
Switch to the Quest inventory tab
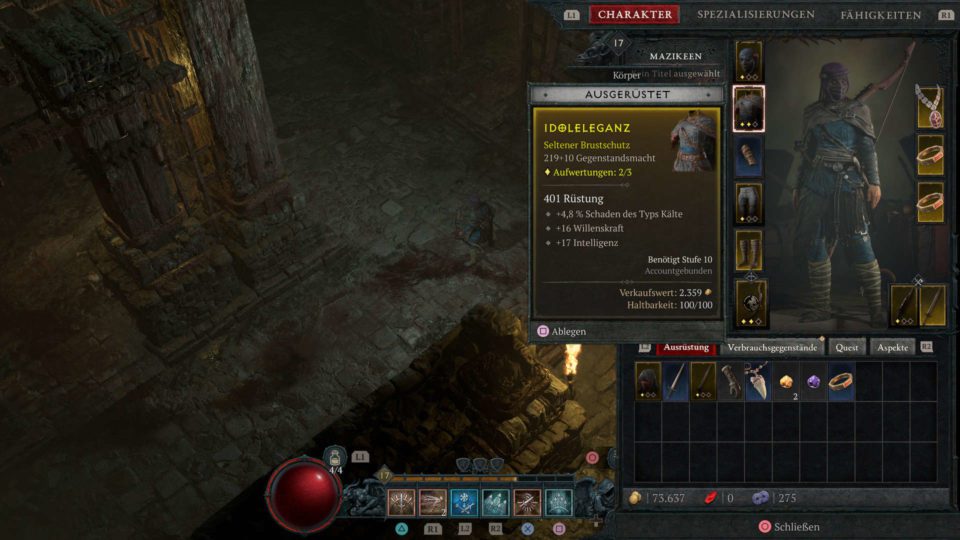coord(847,347)
